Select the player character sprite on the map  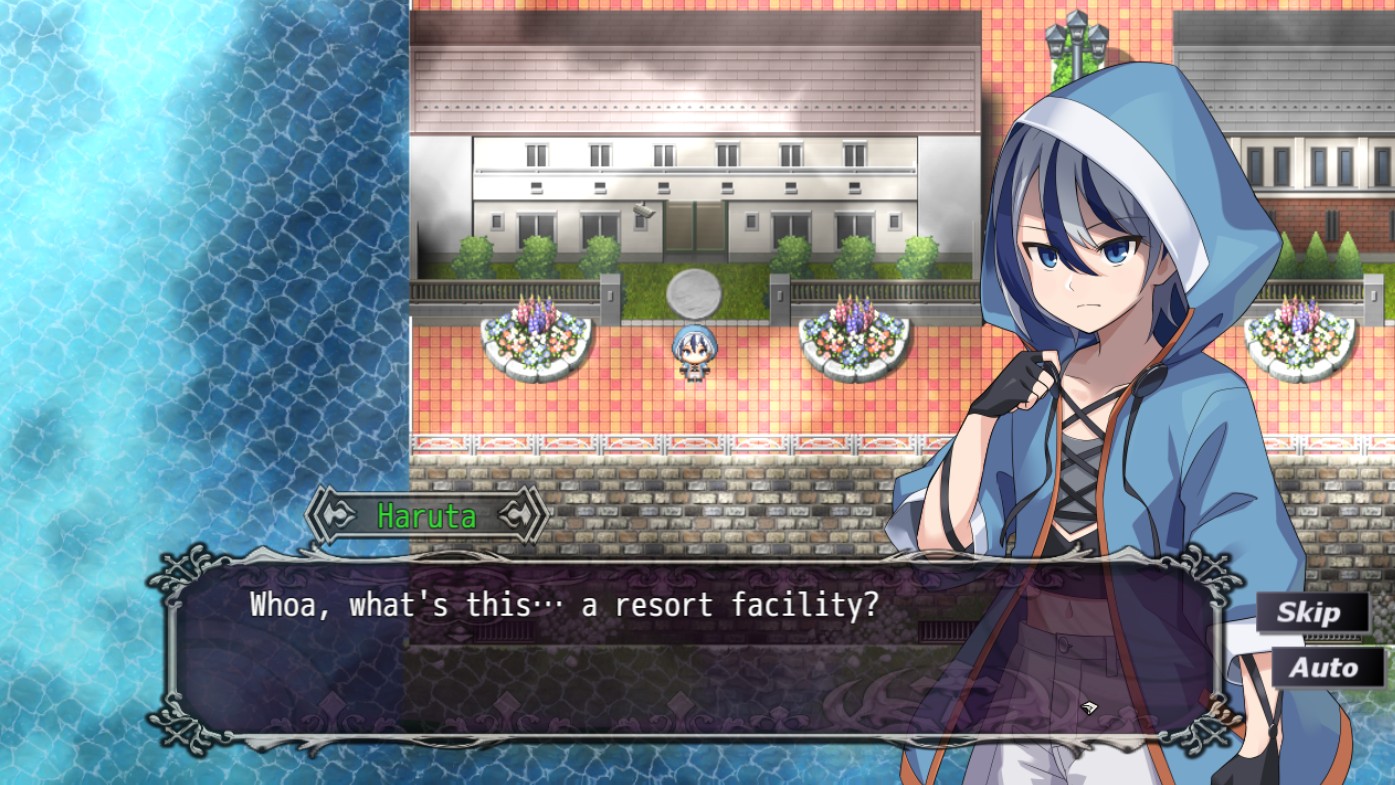tap(697, 355)
